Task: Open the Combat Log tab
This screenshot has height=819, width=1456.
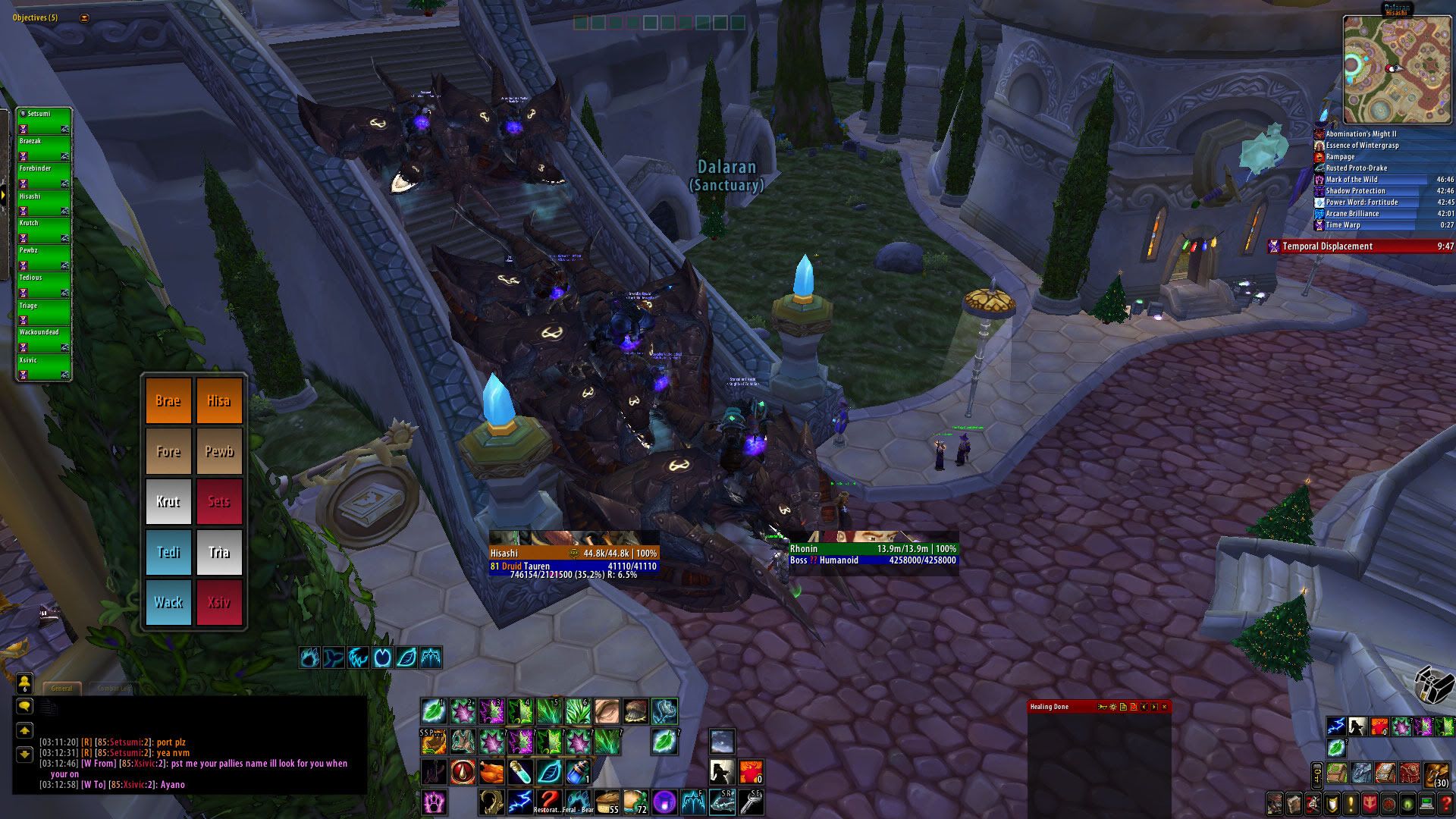Action: tap(114, 688)
